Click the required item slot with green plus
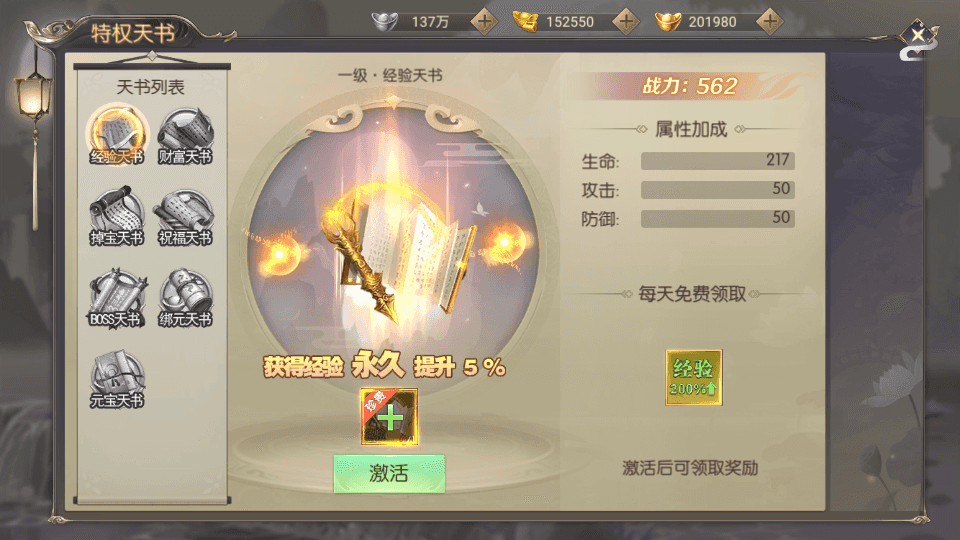 pyautogui.click(x=389, y=416)
